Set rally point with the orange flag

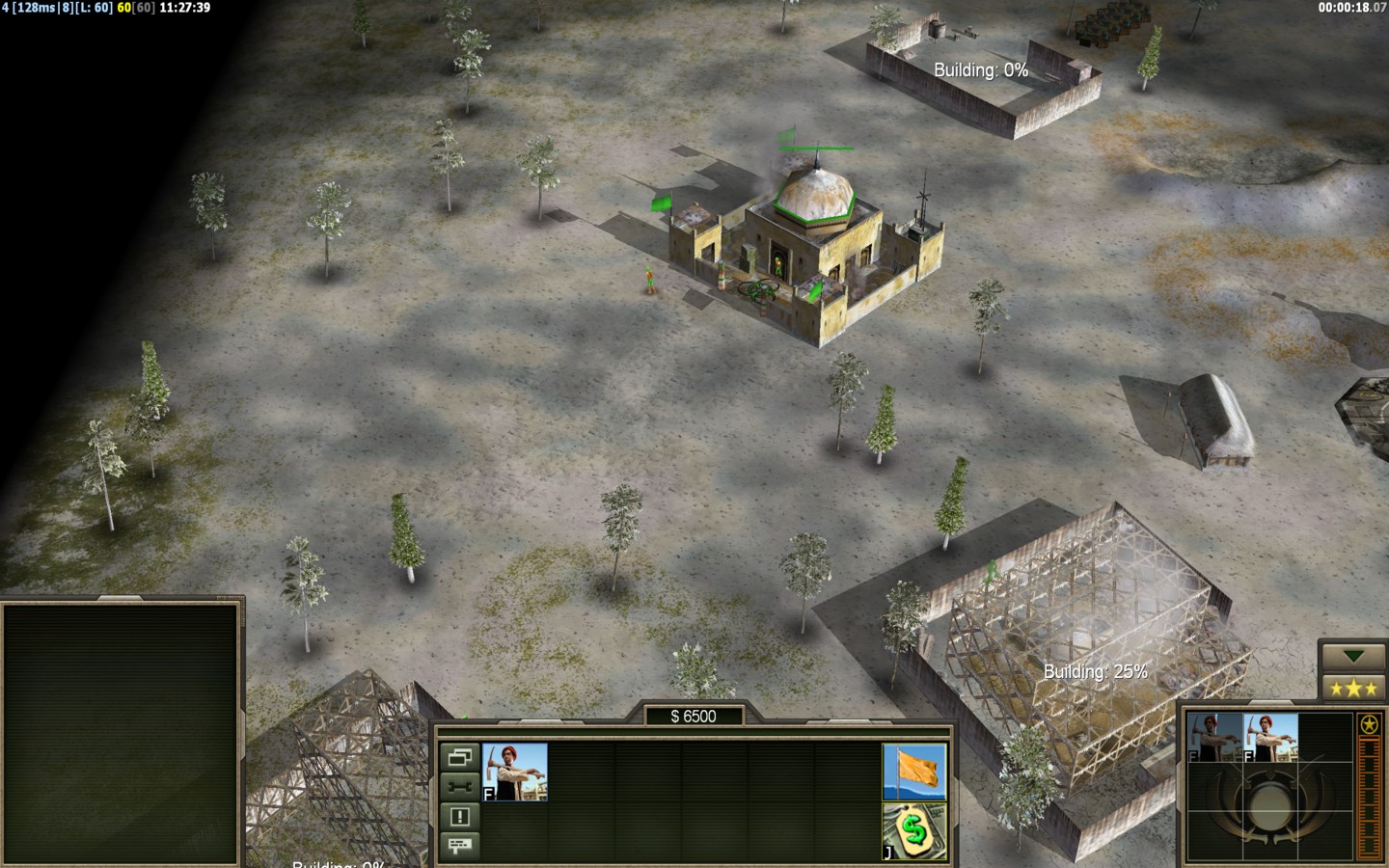(x=914, y=772)
